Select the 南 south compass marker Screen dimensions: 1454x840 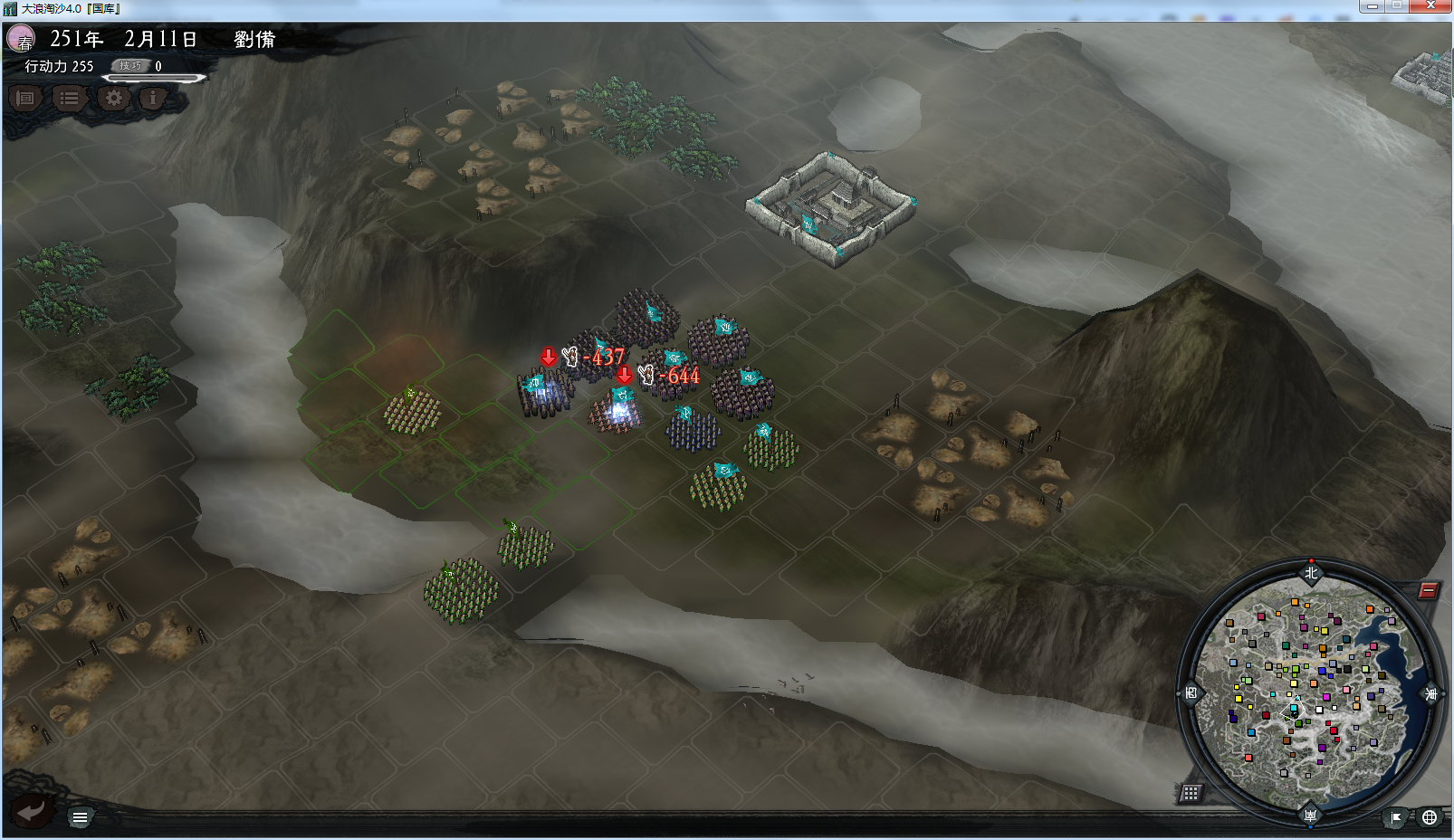(x=1310, y=816)
